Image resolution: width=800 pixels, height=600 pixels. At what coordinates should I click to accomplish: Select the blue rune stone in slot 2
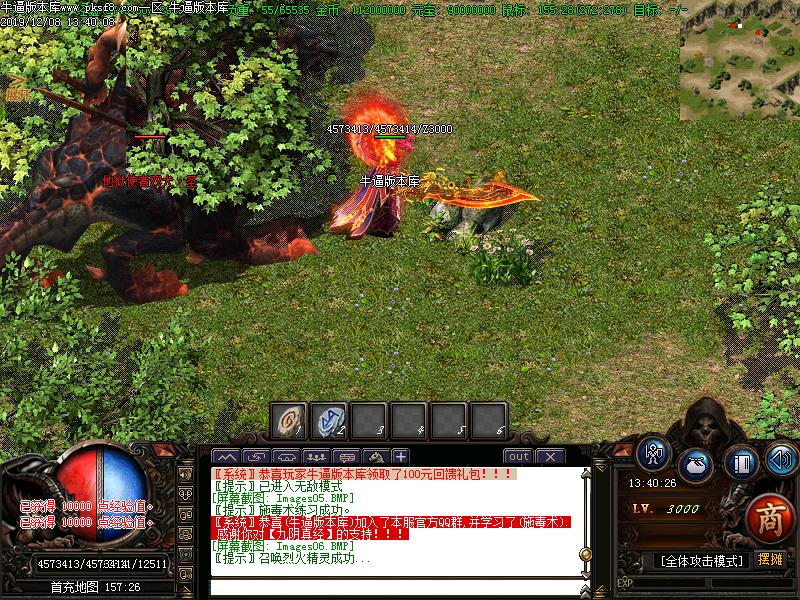click(x=329, y=421)
